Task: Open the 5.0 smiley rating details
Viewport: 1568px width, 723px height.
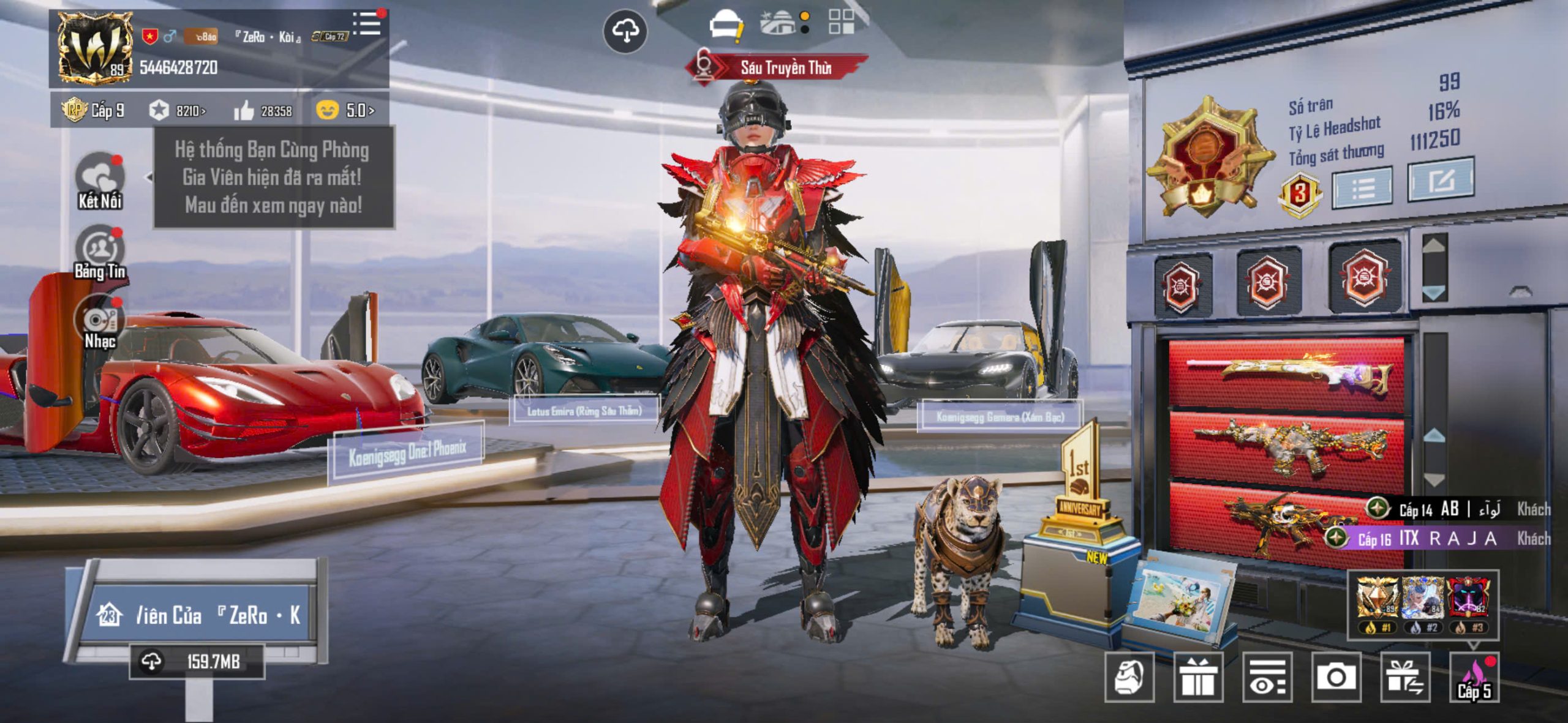Action: (x=345, y=110)
